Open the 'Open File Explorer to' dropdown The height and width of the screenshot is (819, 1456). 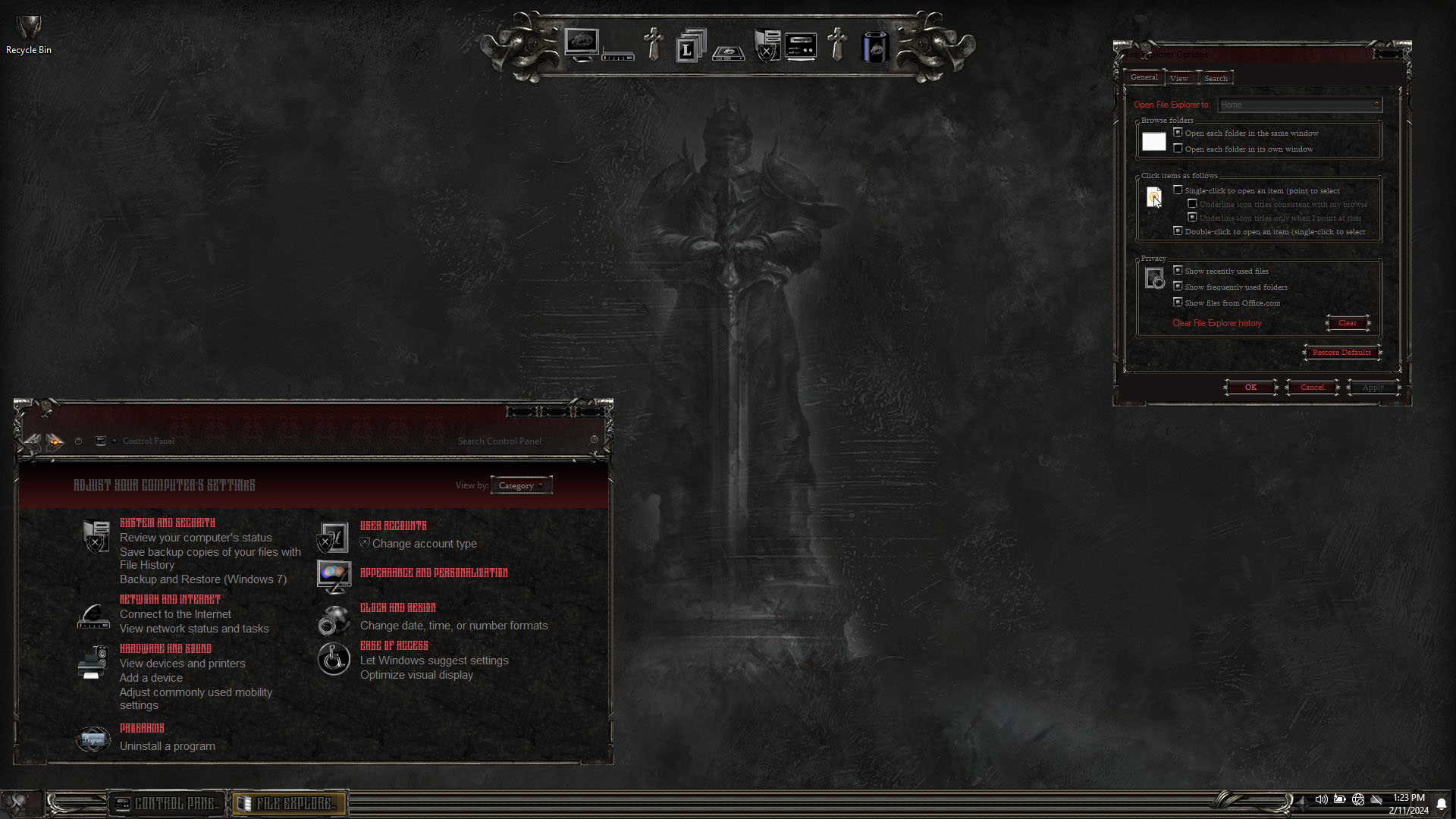1300,105
